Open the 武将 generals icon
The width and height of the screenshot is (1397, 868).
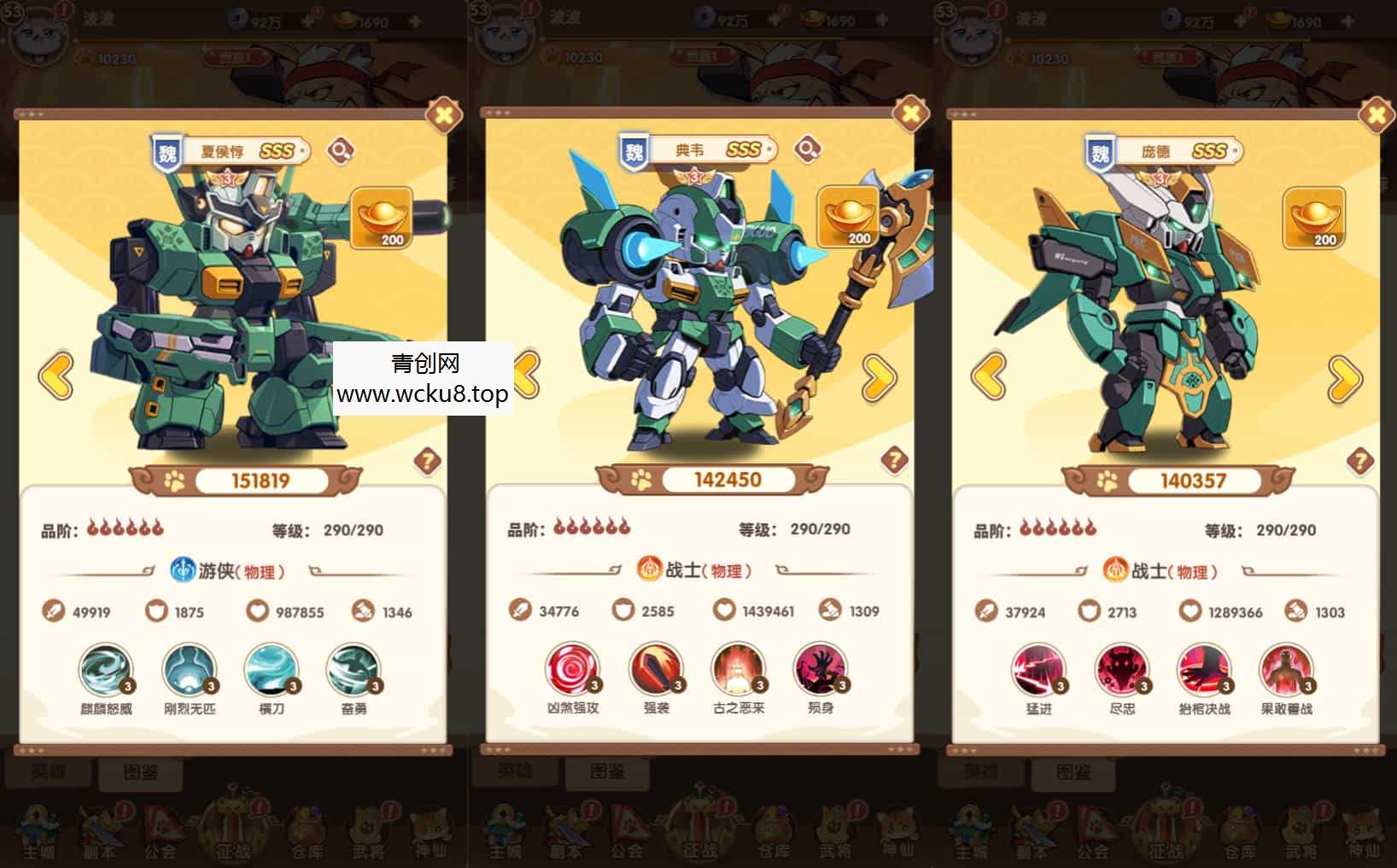367,830
